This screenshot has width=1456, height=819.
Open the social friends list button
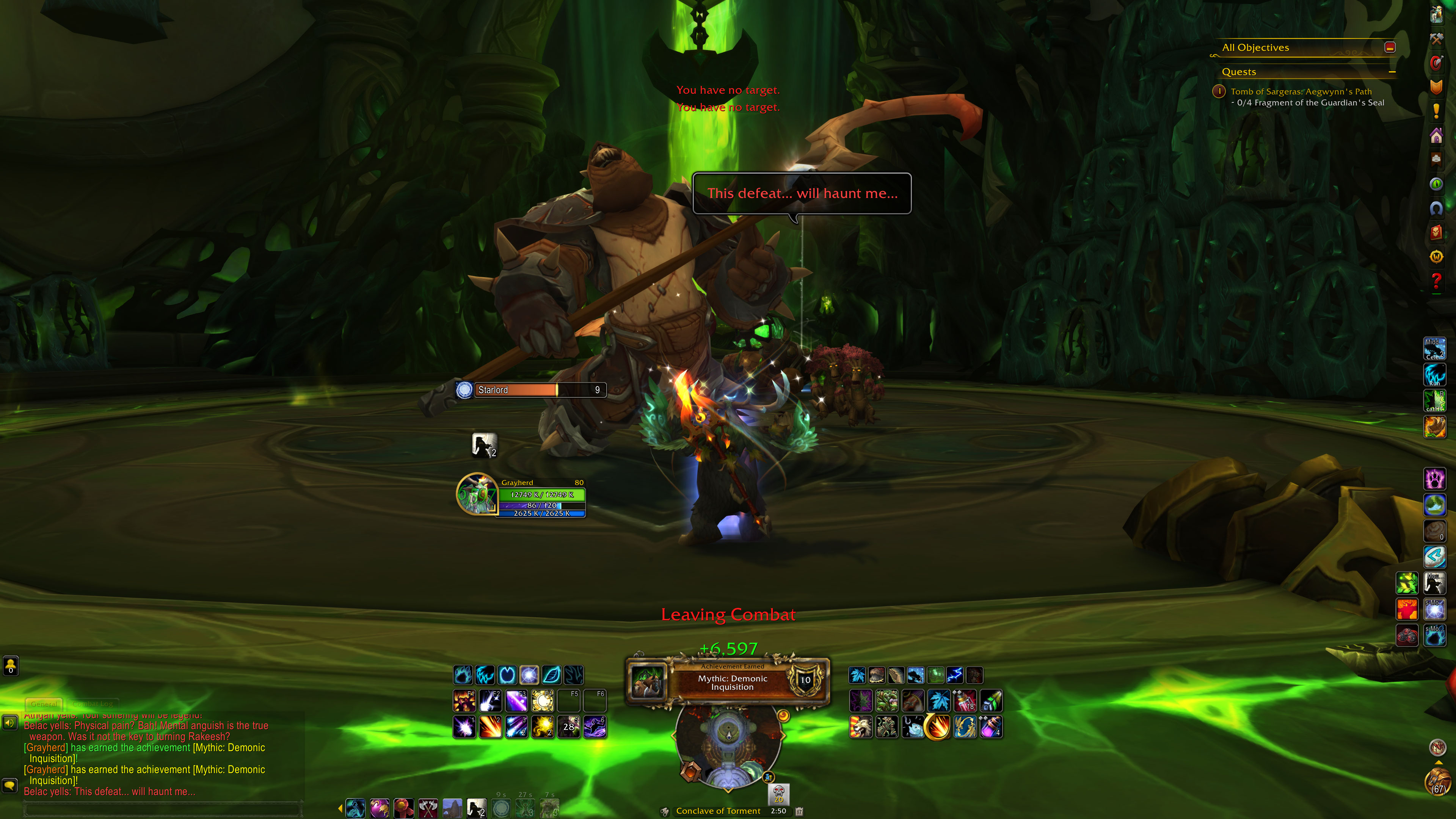coord(11,665)
